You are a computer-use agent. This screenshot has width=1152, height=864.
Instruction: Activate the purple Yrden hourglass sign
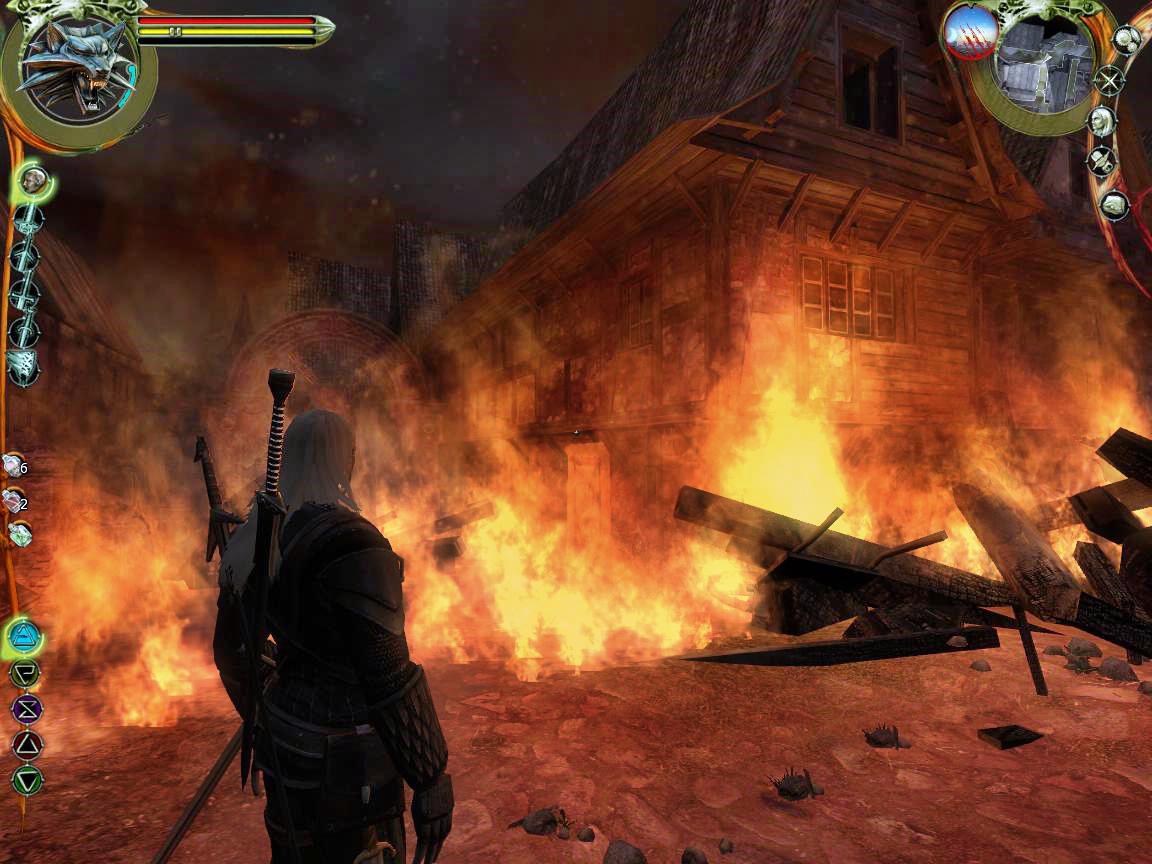[24, 708]
